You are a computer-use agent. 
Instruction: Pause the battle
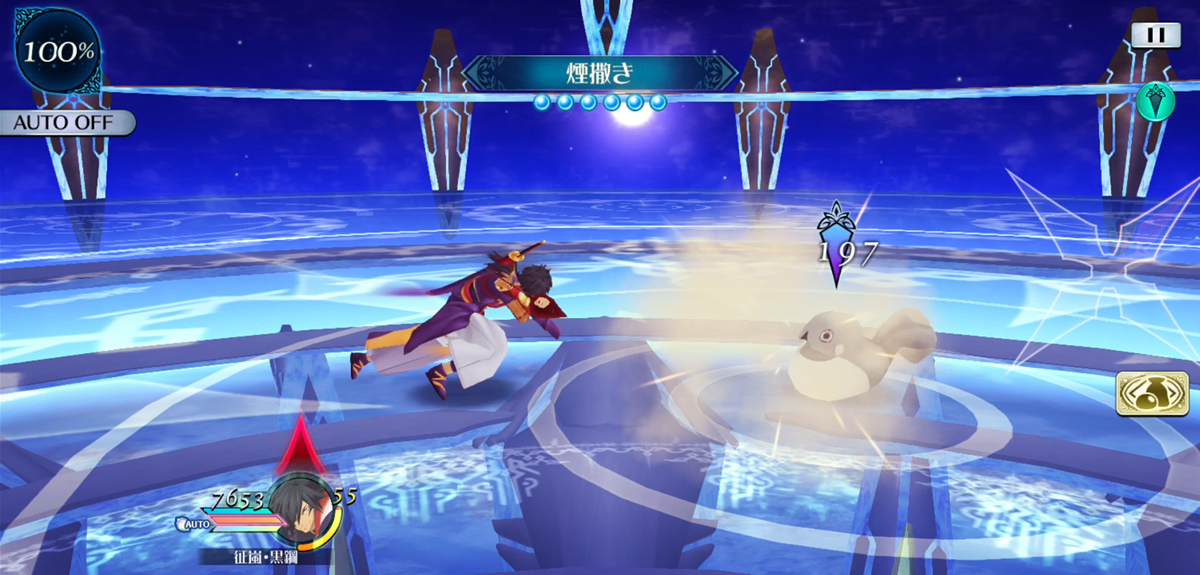point(1156,35)
